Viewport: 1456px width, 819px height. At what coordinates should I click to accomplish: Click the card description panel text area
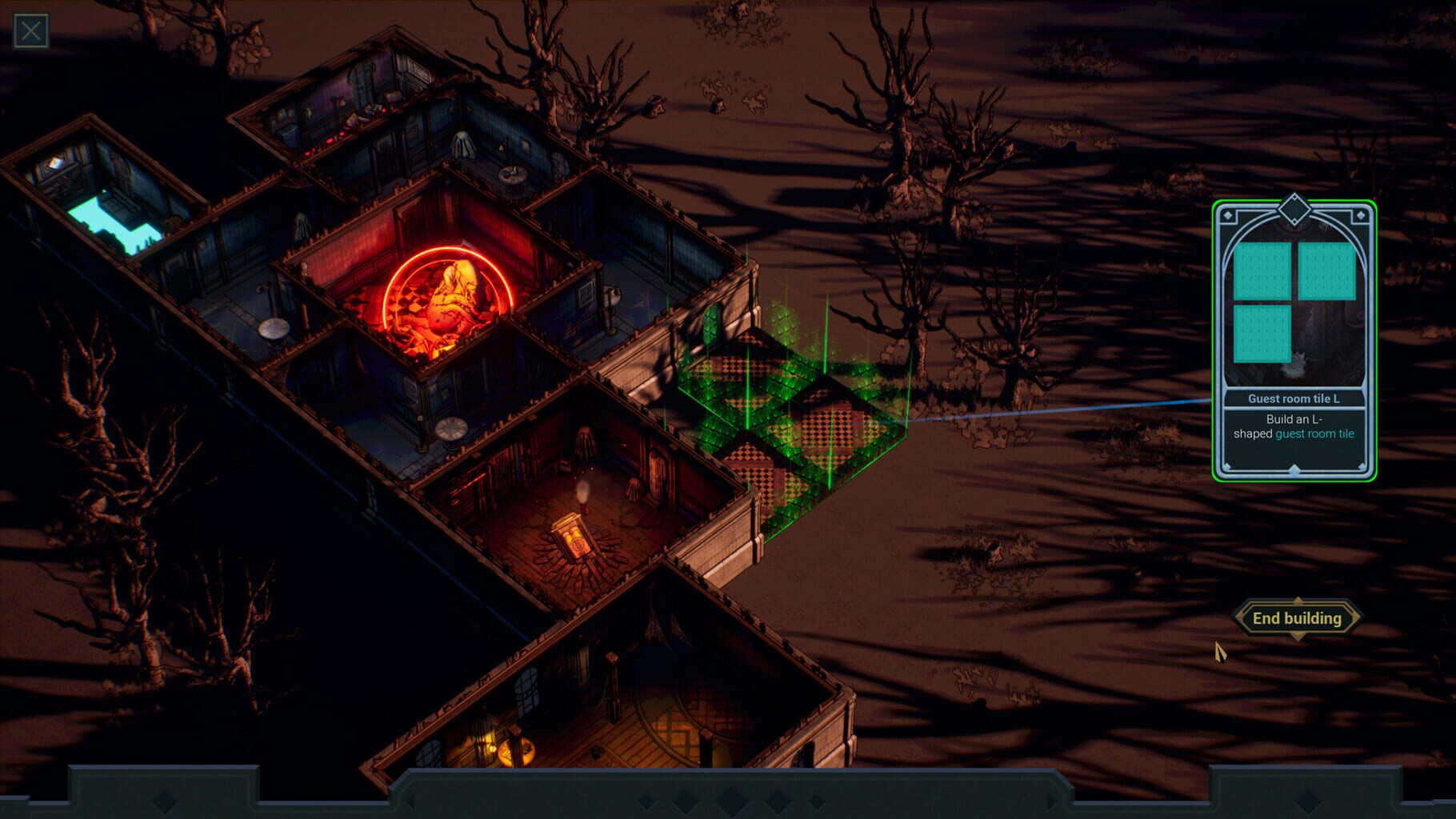pos(1294,426)
